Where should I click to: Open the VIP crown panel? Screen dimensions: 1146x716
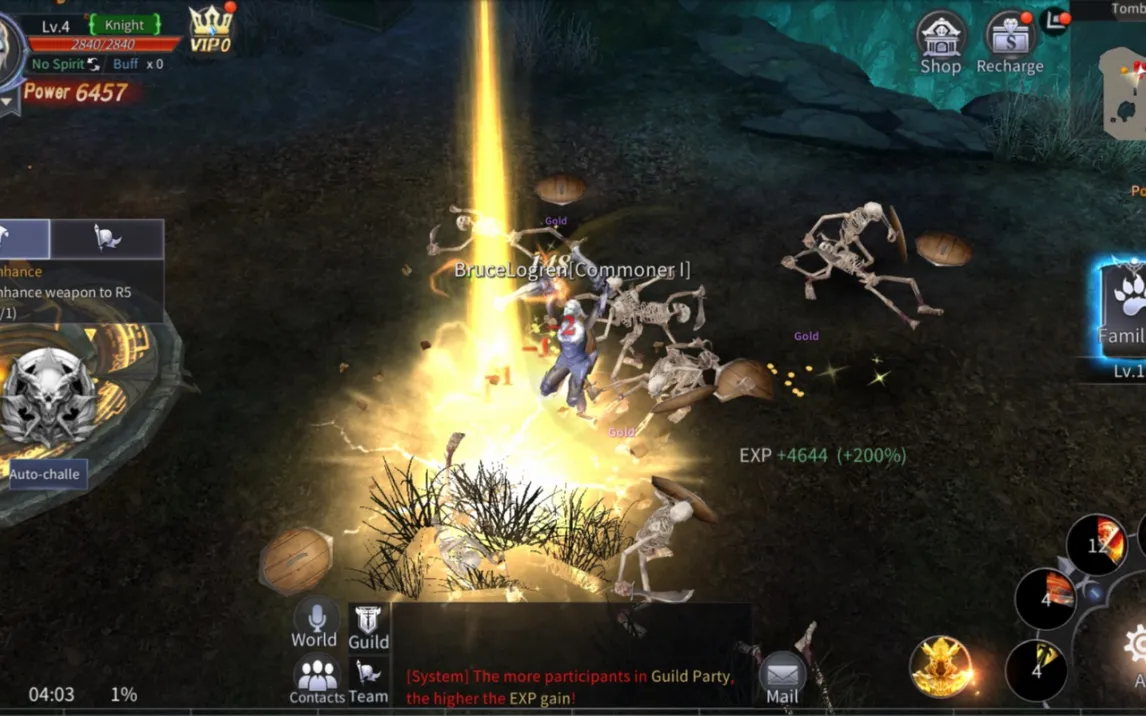(211, 29)
